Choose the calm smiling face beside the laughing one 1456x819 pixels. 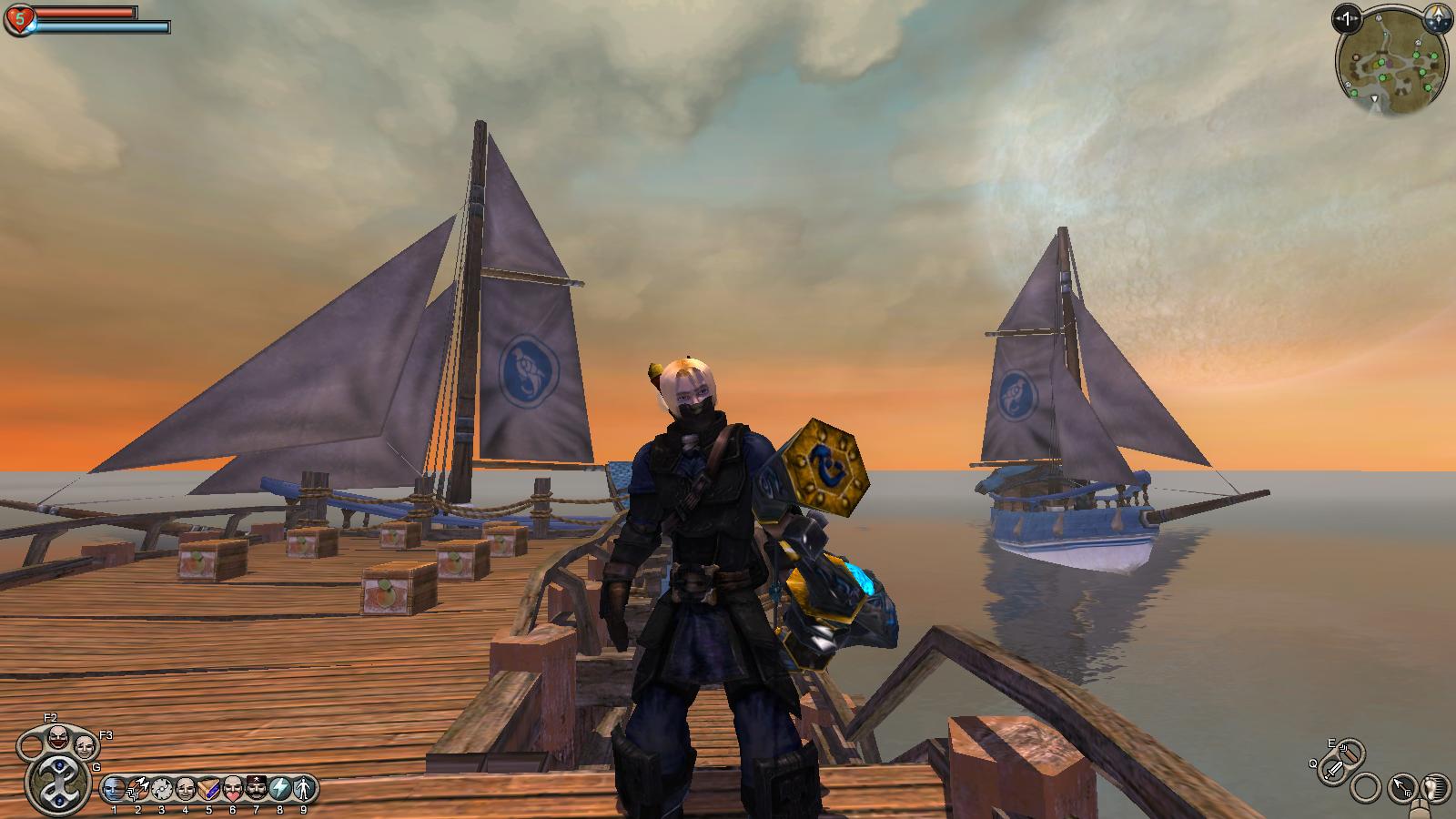point(85,747)
